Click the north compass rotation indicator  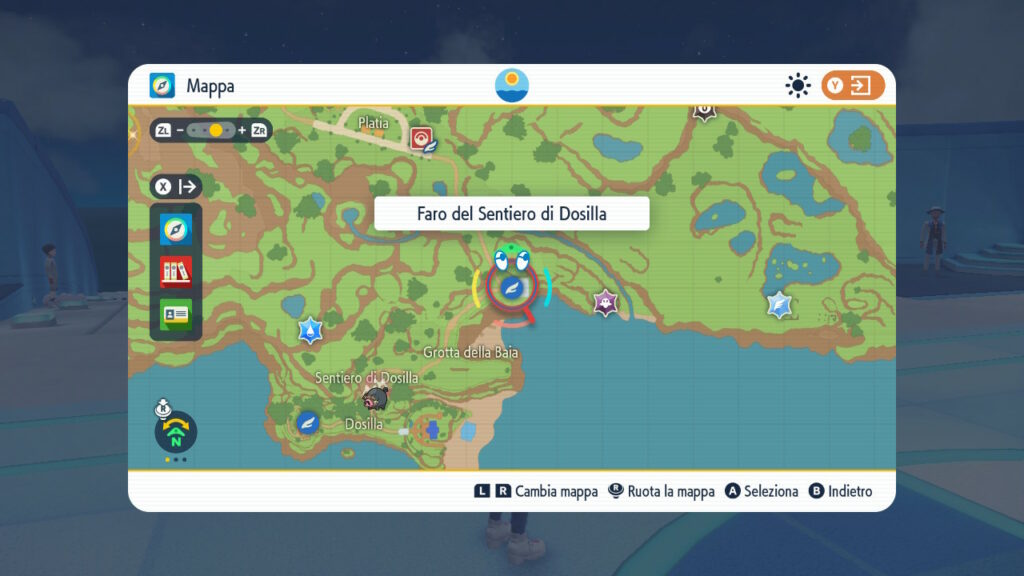176,432
